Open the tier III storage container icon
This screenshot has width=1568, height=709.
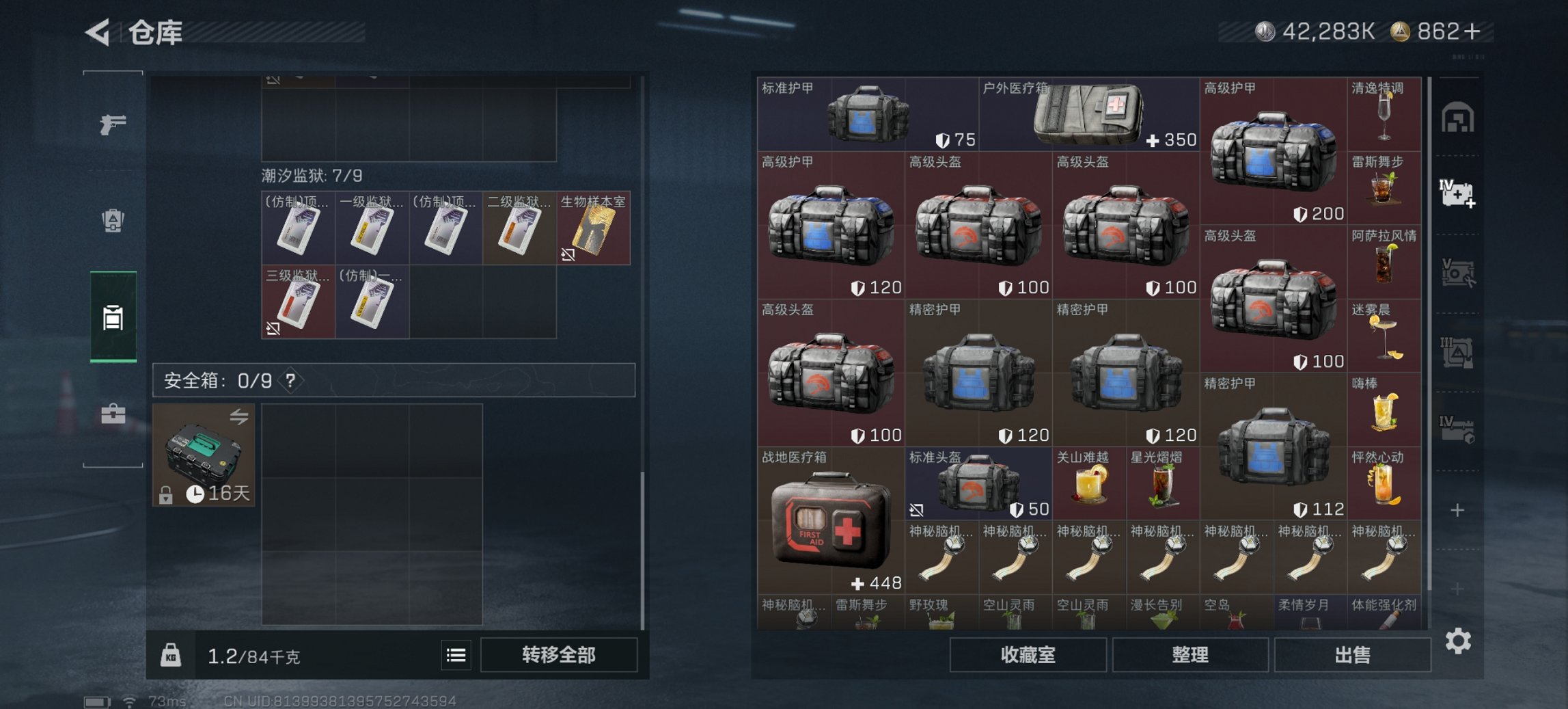point(1458,350)
